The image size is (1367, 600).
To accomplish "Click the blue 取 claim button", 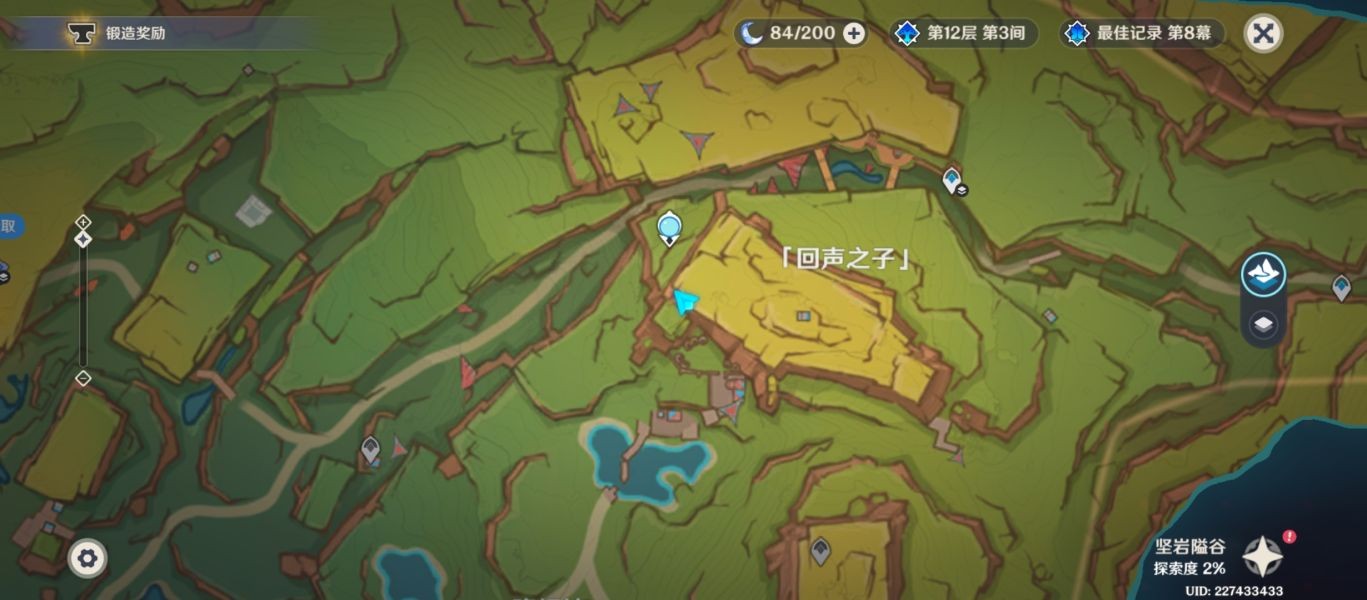I will tap(8, 227).
